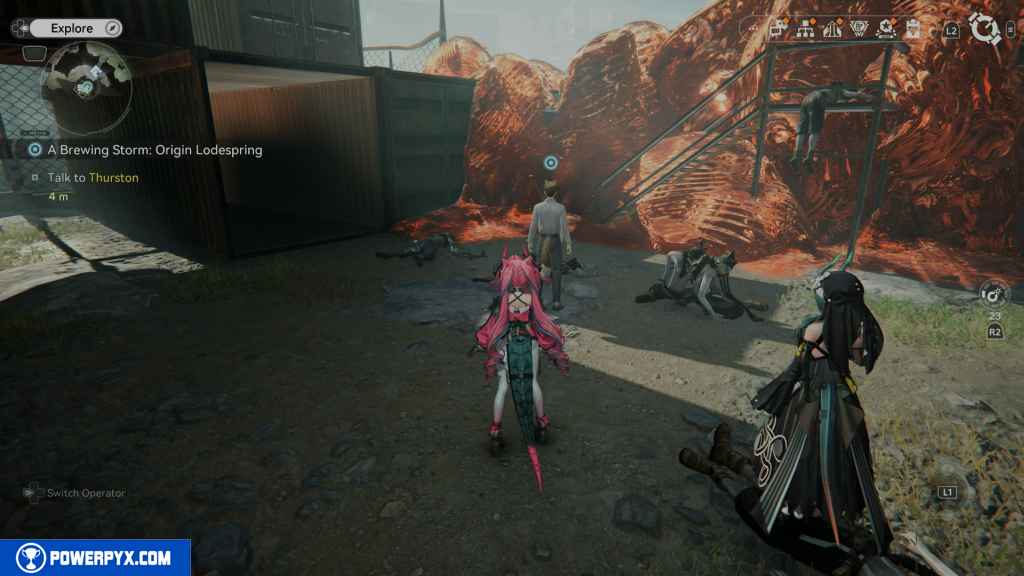Click the quest waypoint marker above Thurston
The height and width of the screenshot is (576, 1024).
(550, 162)
